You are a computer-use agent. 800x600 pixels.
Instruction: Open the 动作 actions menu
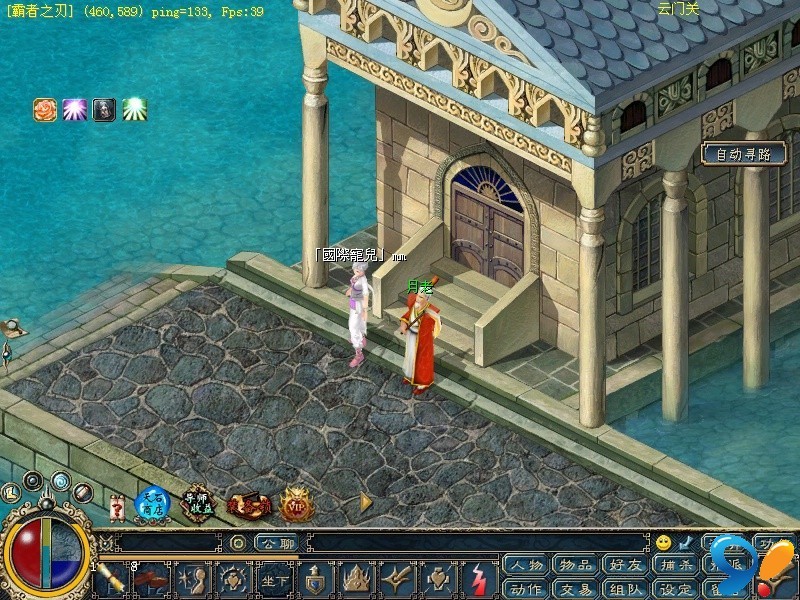click(524, 589)
